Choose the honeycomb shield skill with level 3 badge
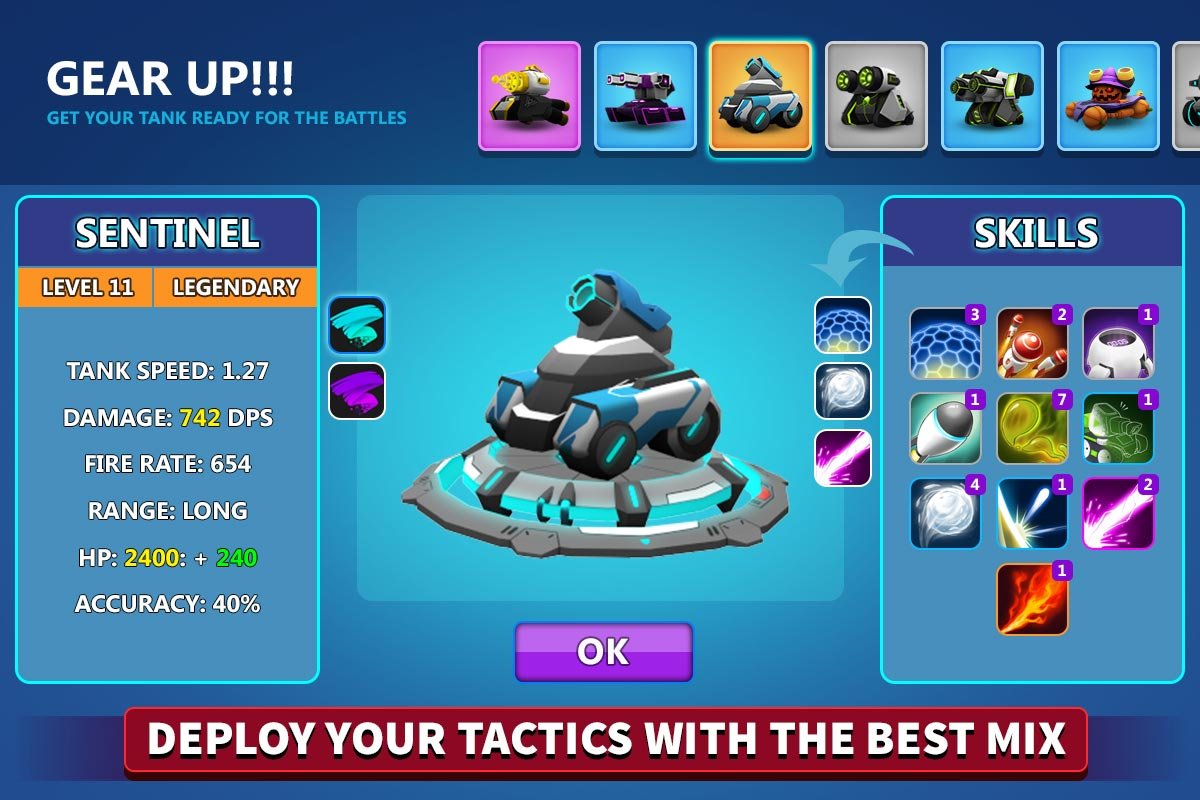This screenshot has height=800, width=1200. (945, 343)
